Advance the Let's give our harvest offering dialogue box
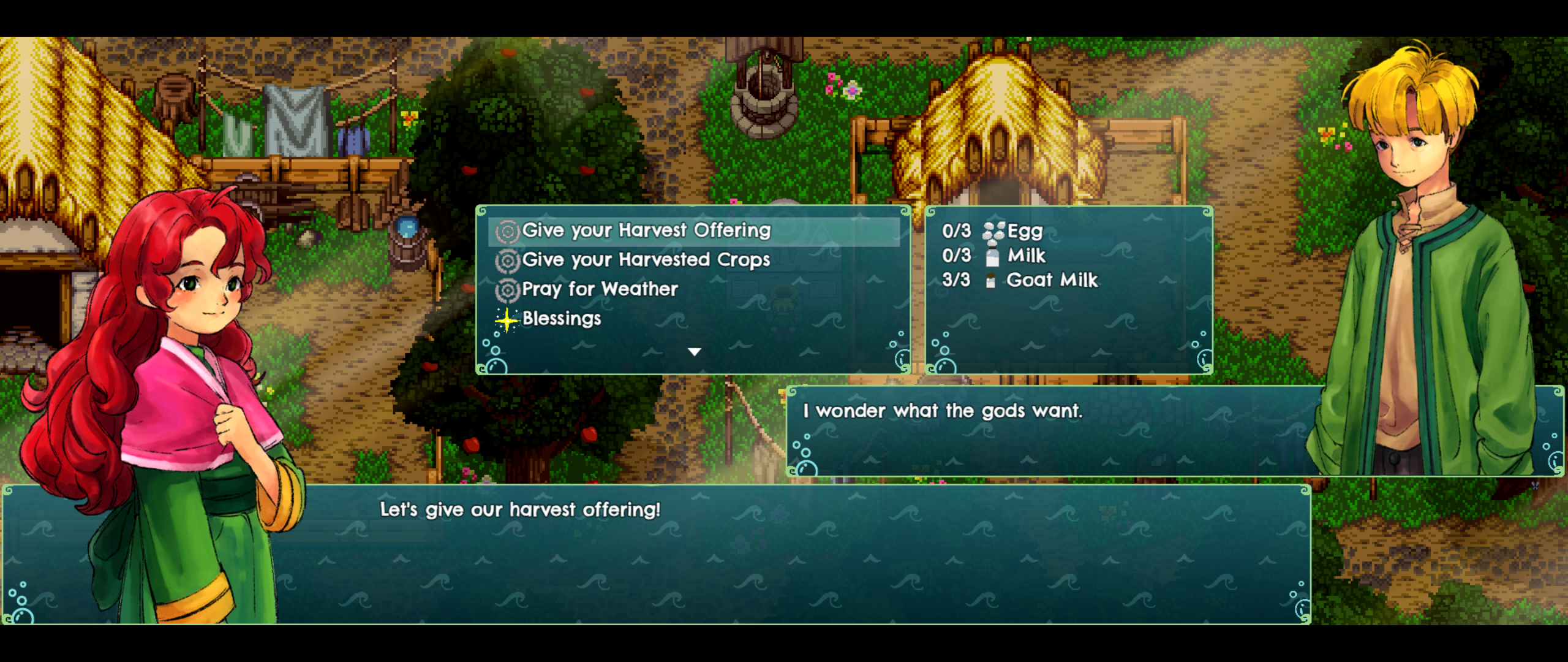Screen dimensions: 1568x662 [x=519, y=510]
